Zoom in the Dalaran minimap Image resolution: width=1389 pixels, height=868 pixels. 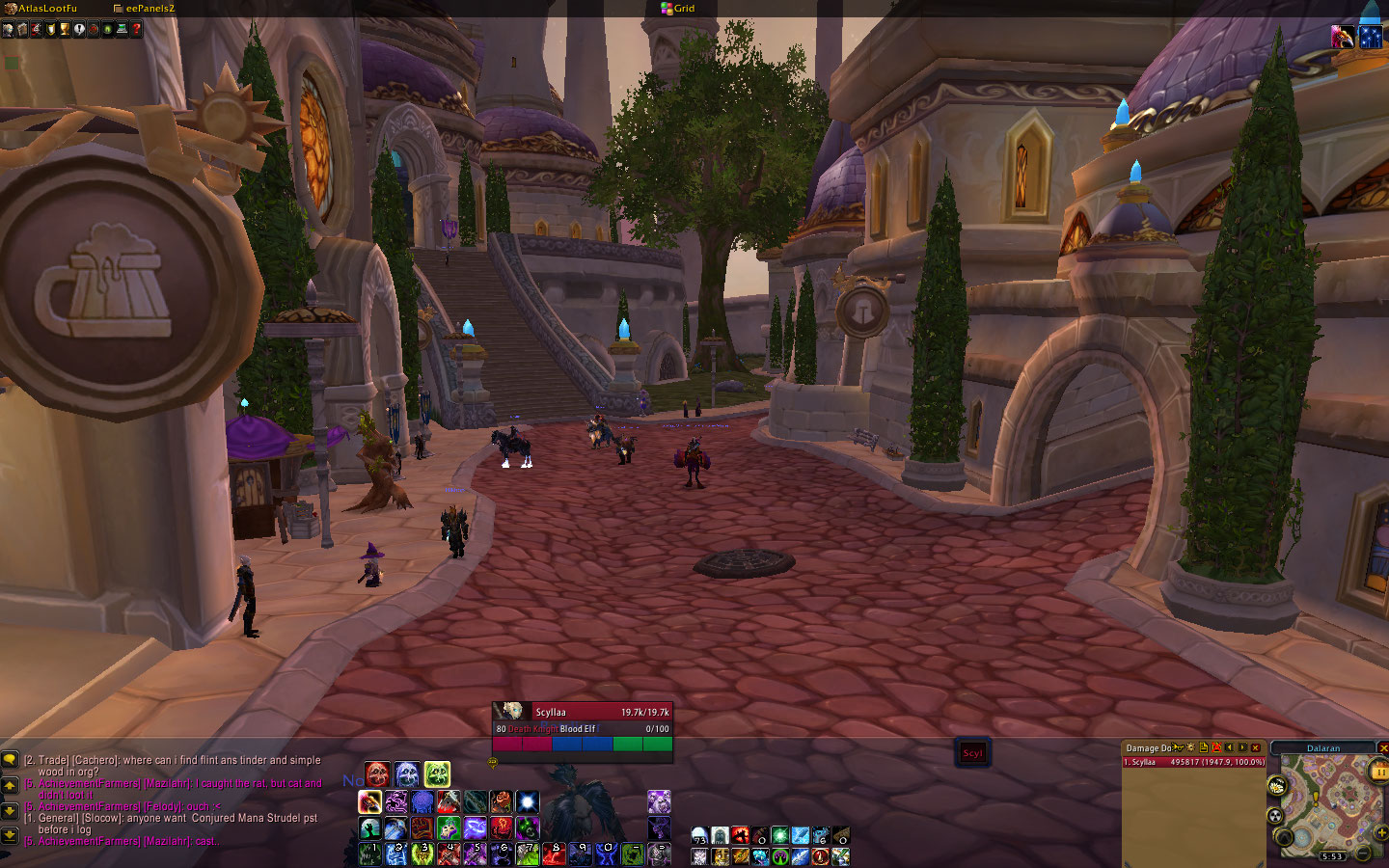pos(1380,832)
